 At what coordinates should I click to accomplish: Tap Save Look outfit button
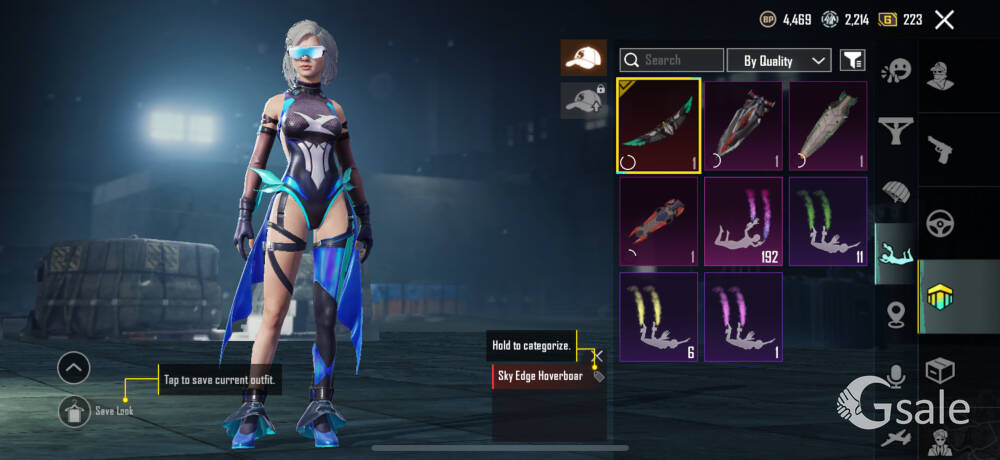(76, 410)
